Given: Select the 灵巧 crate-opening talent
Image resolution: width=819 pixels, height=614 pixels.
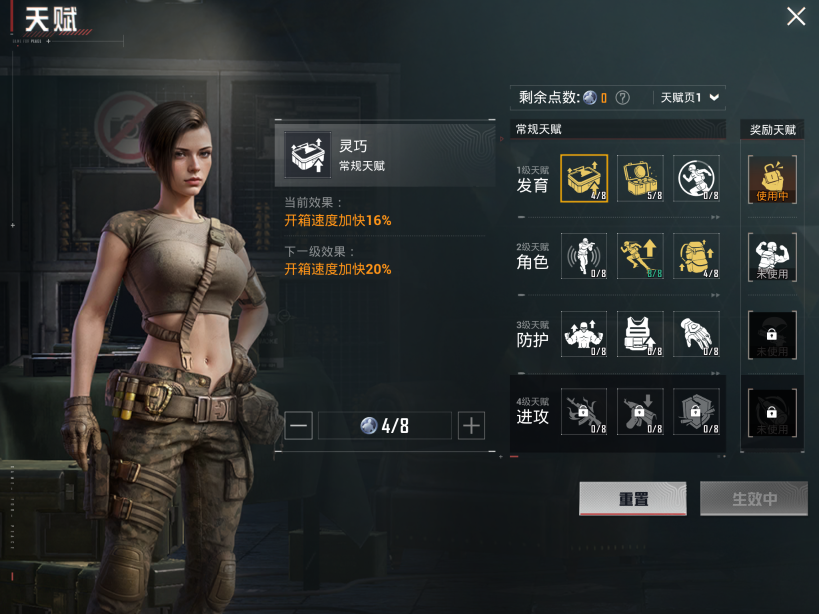Looking at the screenshot, I should (x=584, y=179).
